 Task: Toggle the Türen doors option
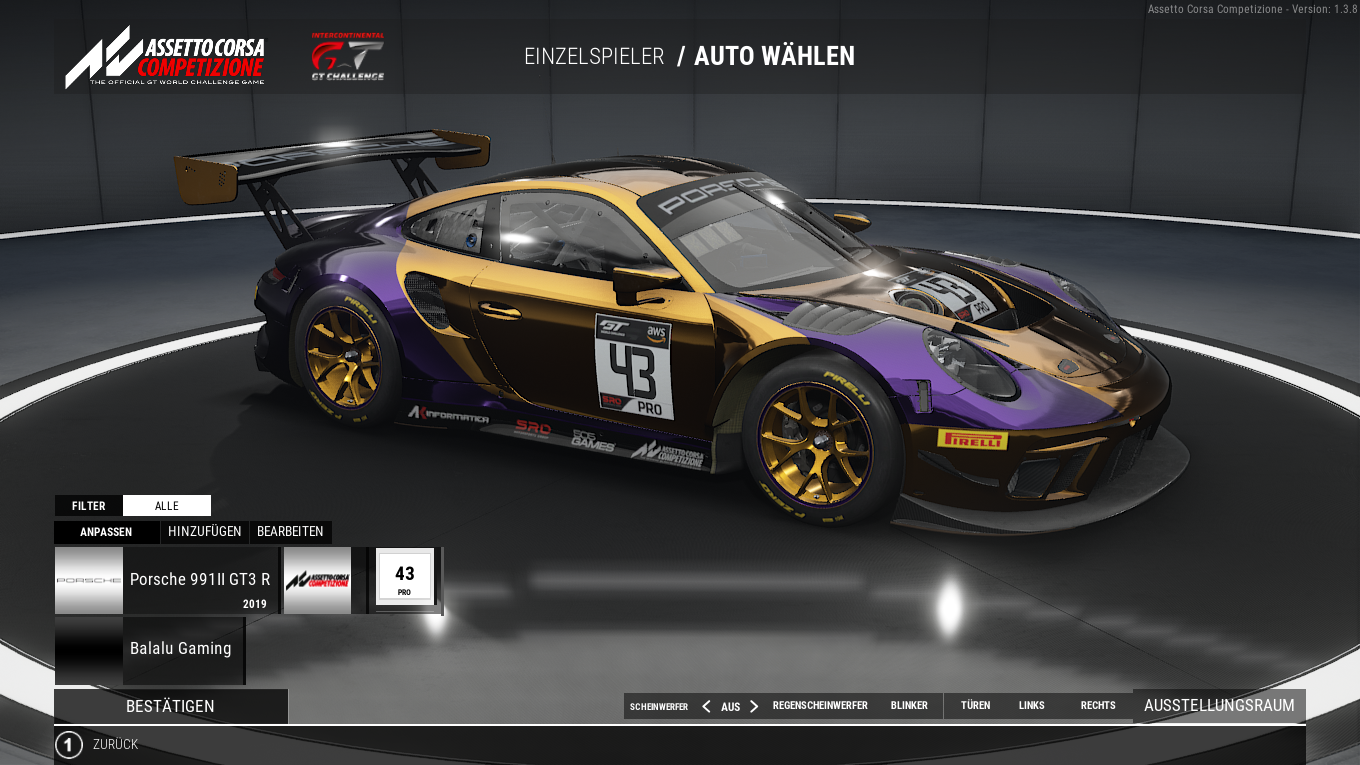(975, 706)
